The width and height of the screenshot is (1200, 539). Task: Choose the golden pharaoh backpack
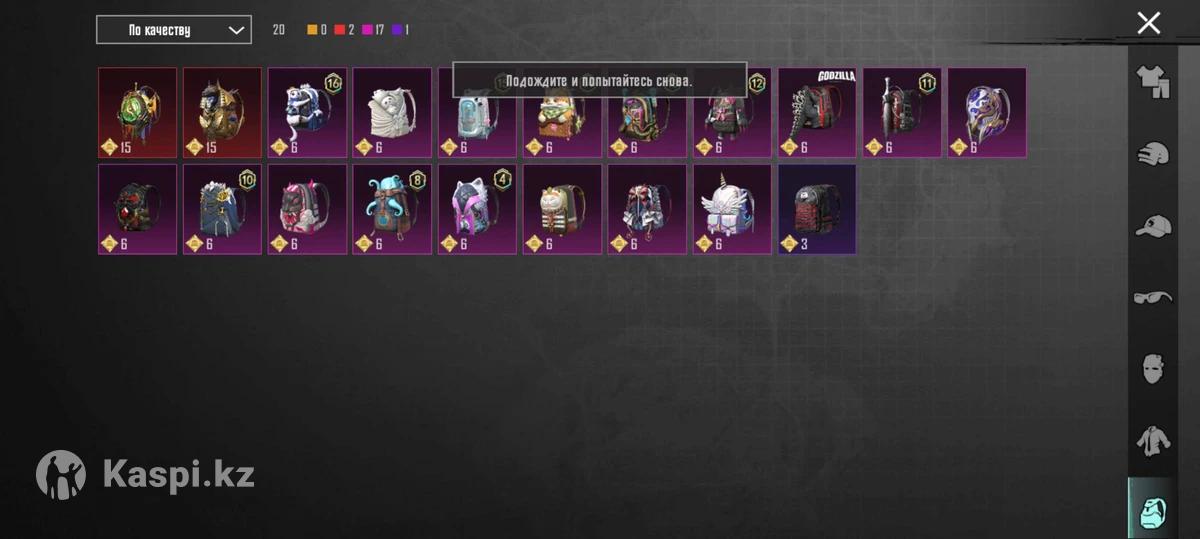222,112
